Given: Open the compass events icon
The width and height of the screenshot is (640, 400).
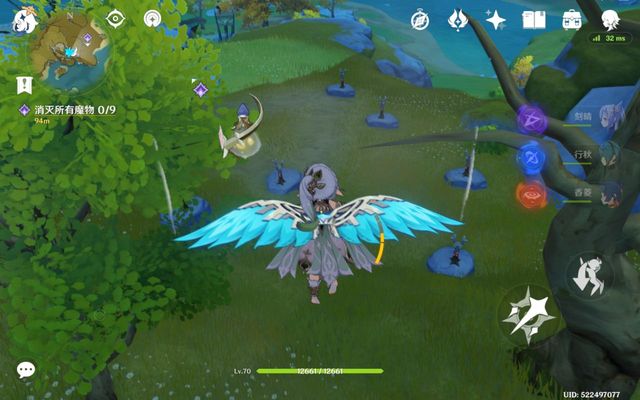Looking at the screenshot, I should 420,19.
